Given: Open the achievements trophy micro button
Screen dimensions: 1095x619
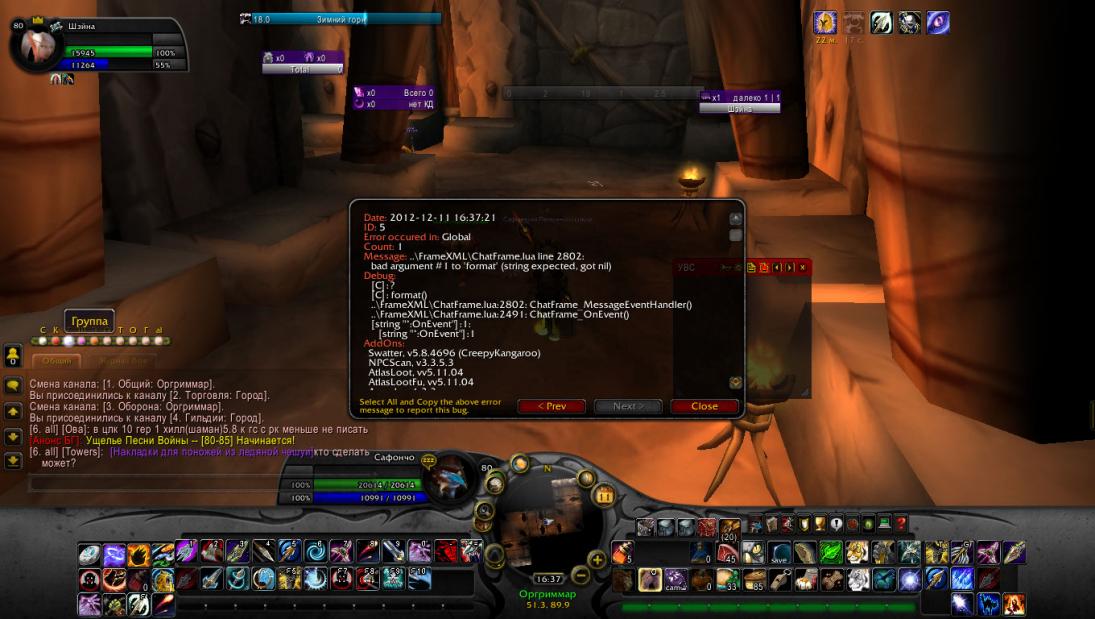Looking at the screenshot, I should 818,523.
